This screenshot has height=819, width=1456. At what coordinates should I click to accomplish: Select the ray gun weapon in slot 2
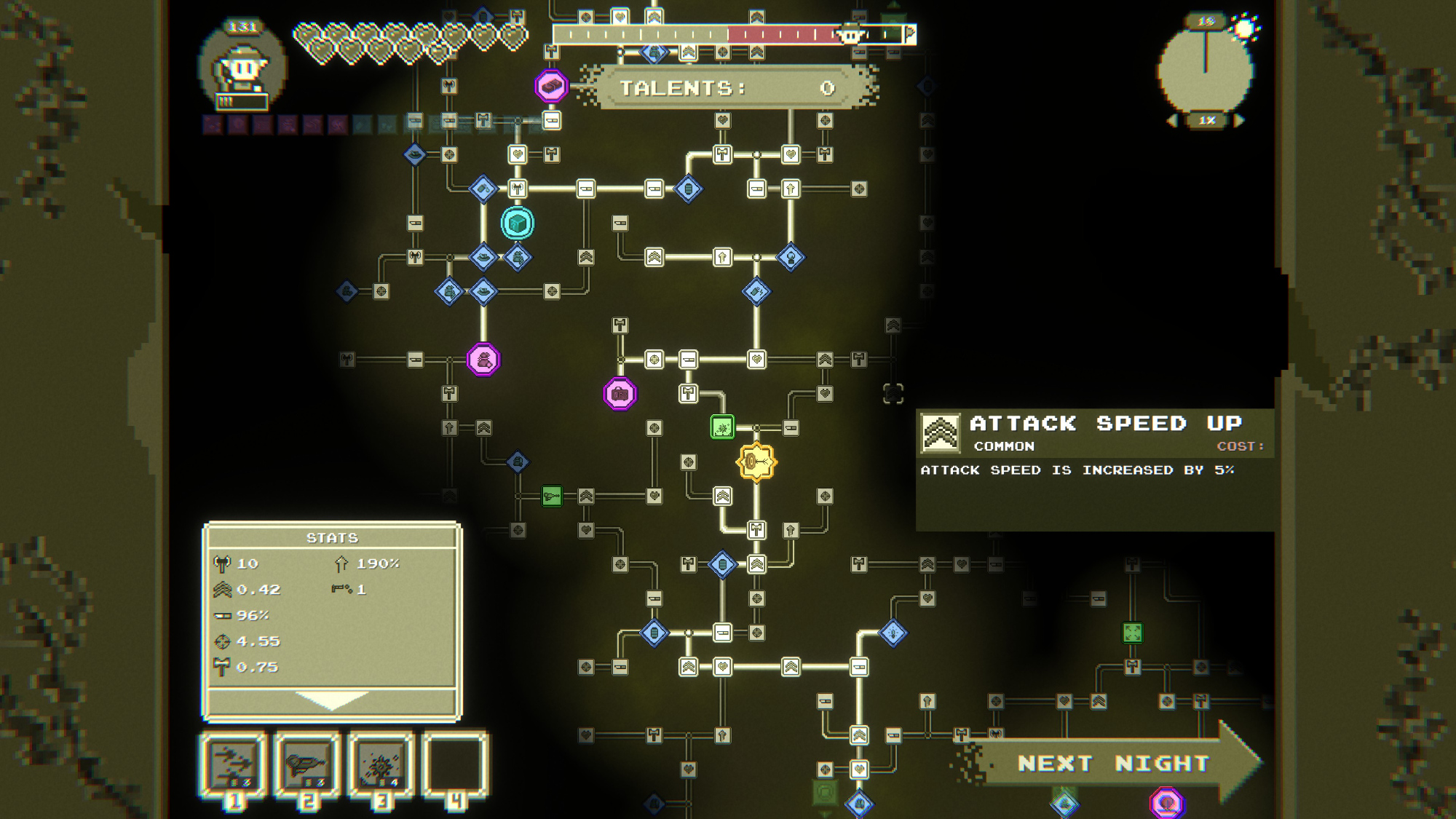click(307, 764)
